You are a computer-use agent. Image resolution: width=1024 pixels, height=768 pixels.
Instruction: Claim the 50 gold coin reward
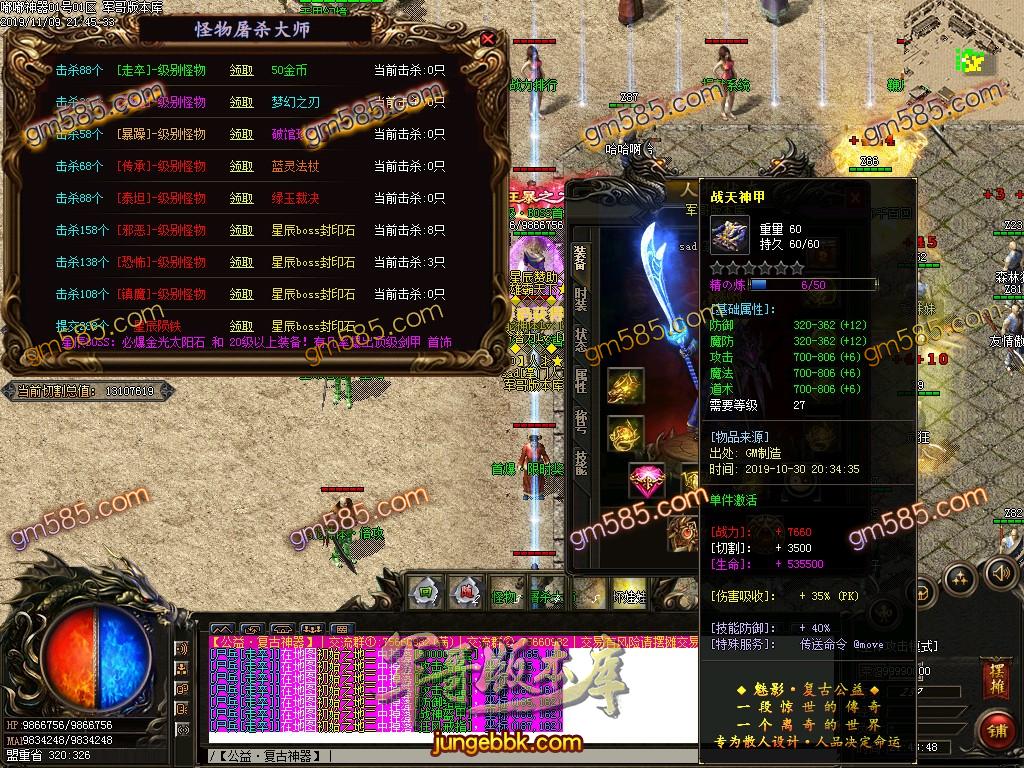[x=241, y=71]
